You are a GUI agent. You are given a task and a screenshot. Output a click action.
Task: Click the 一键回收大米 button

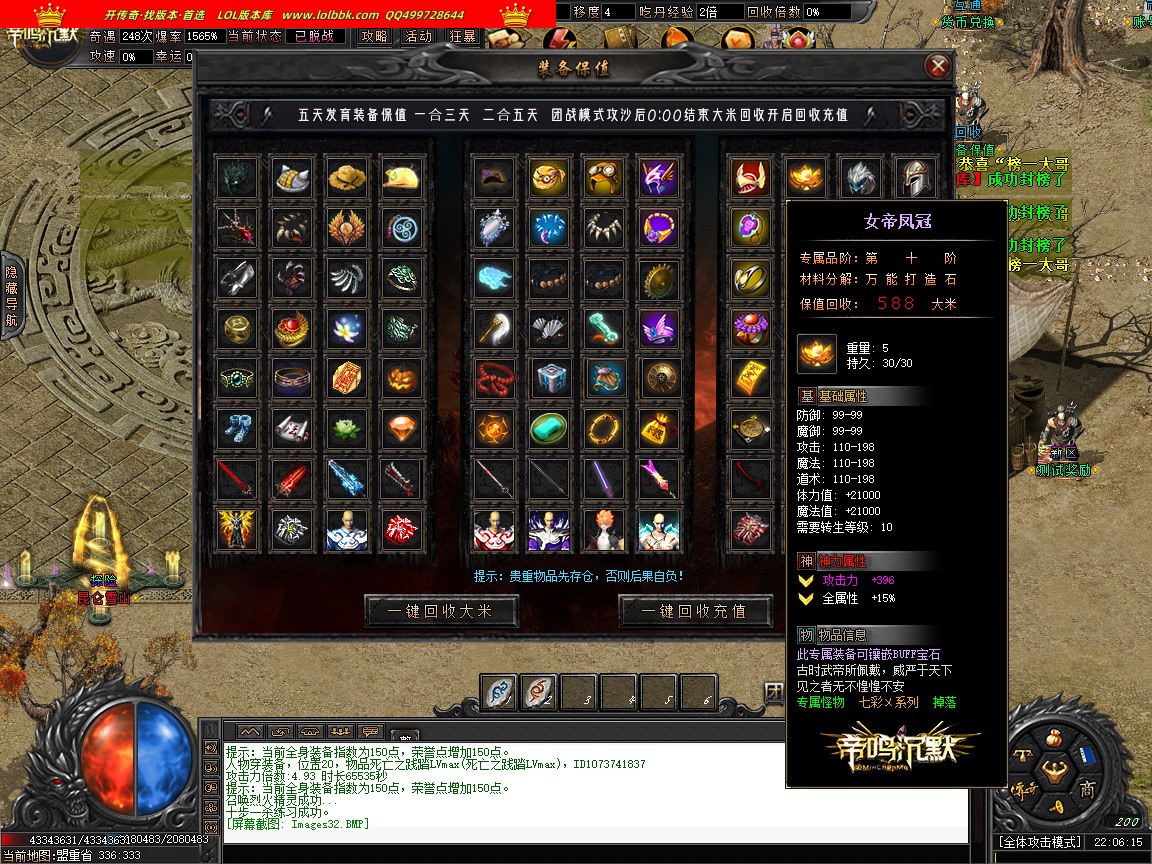pyautogui.click(x=442, y=611)
